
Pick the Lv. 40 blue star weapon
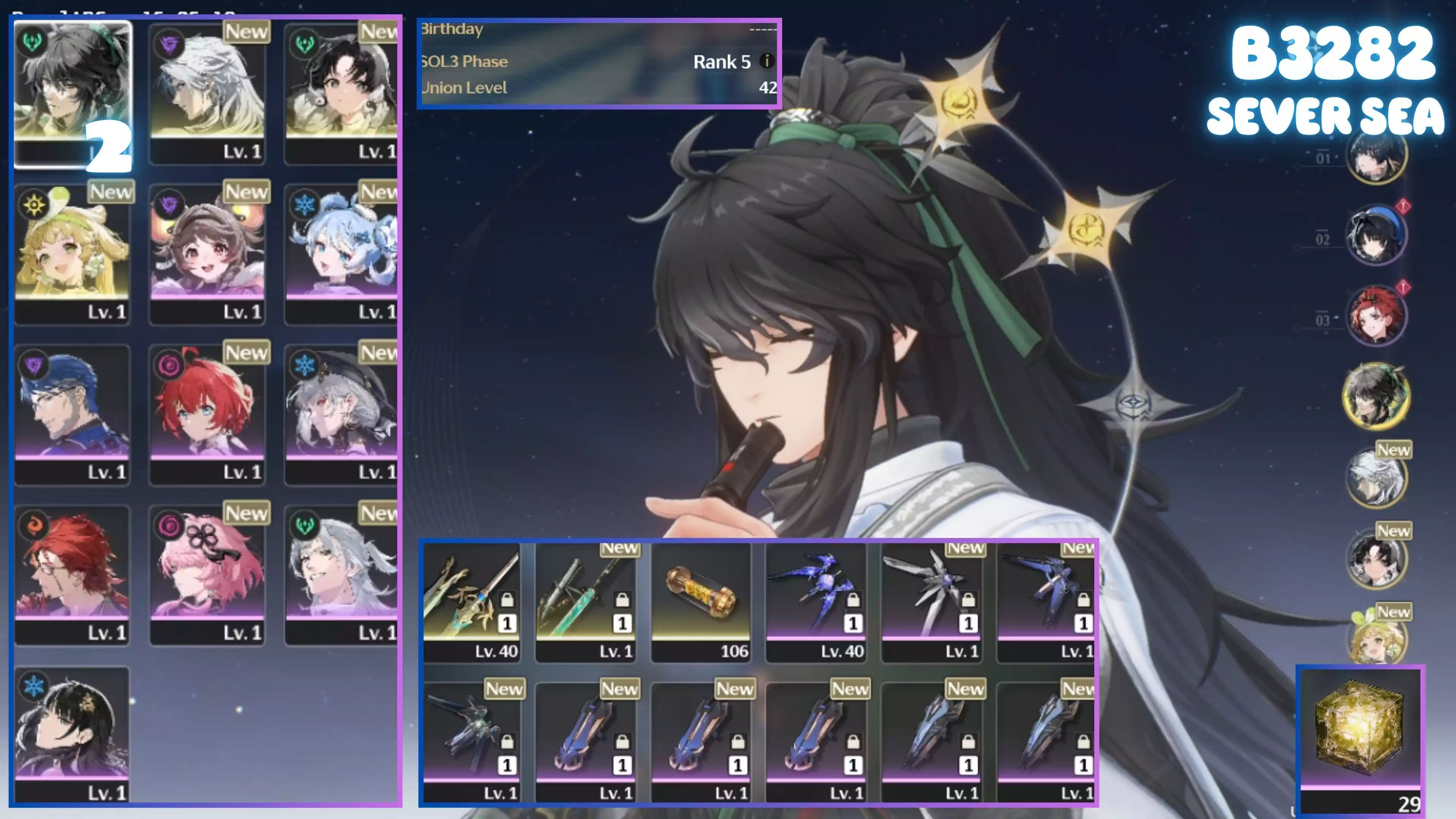point(816,602)
